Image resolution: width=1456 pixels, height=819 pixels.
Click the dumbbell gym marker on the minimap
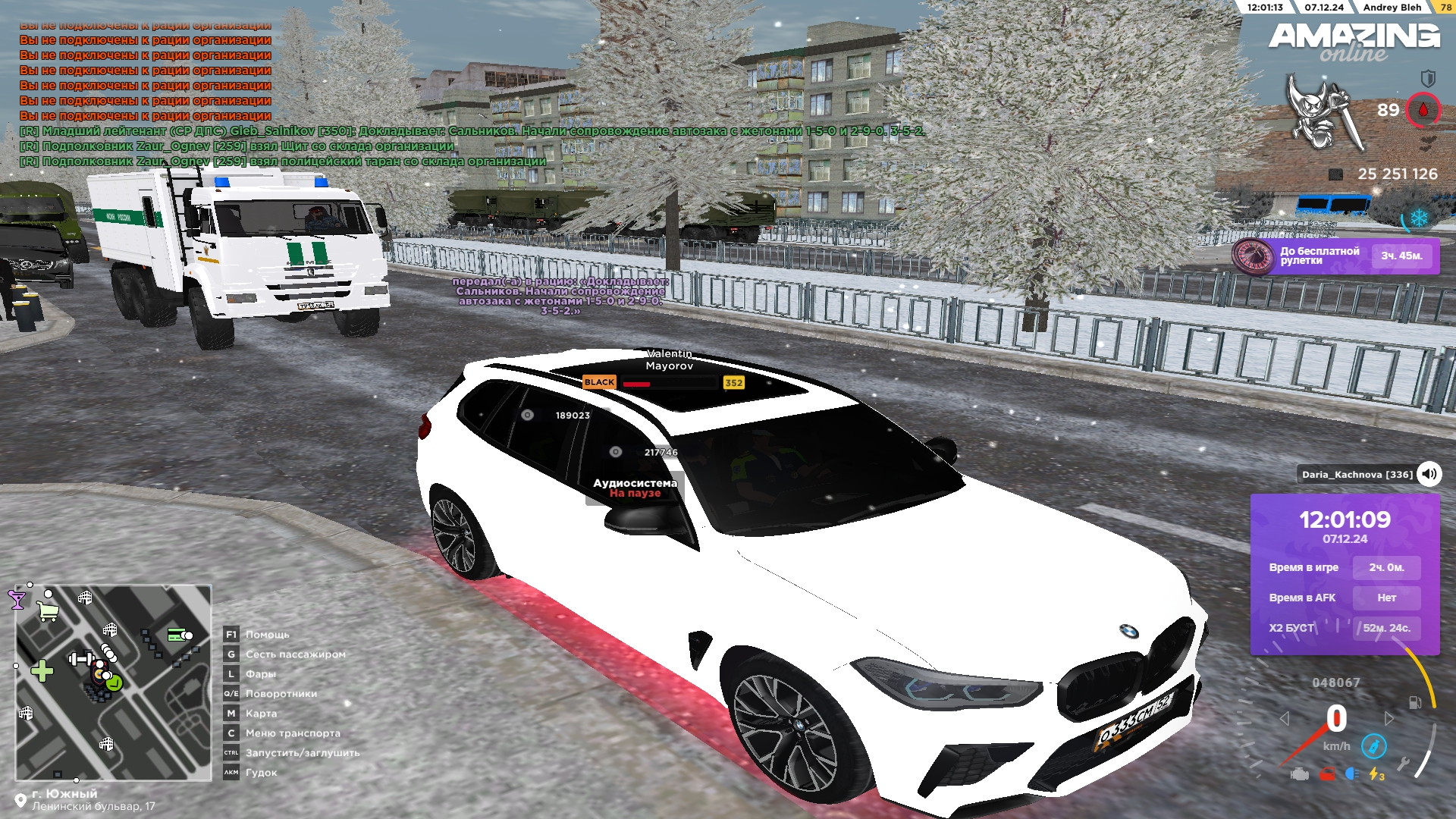(80, 659)
